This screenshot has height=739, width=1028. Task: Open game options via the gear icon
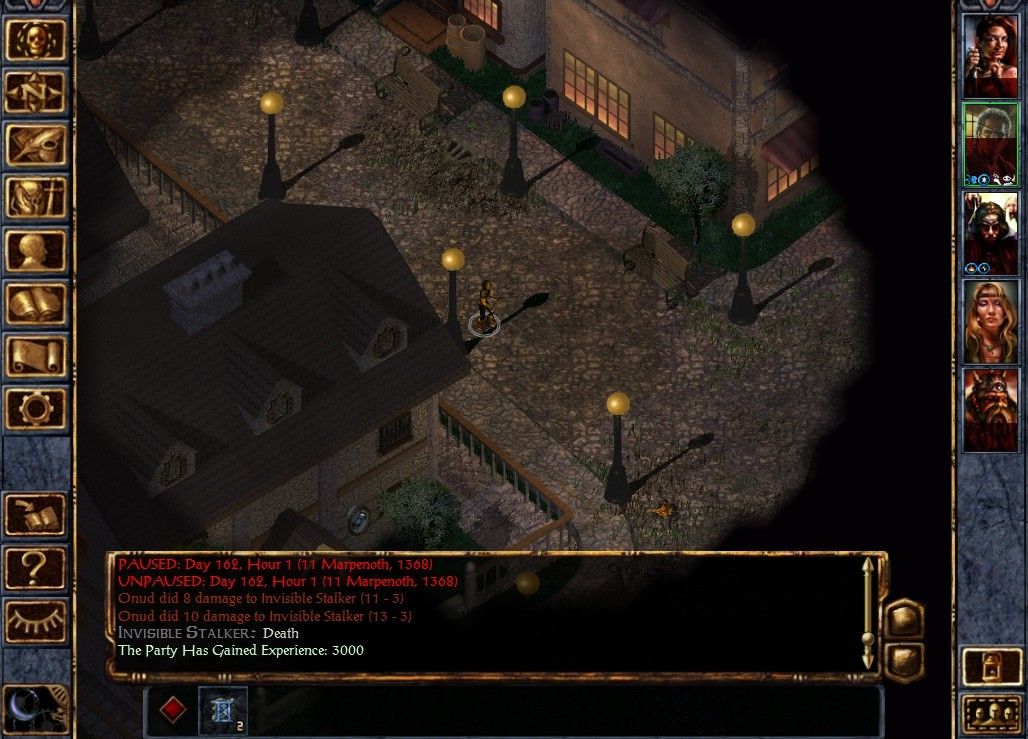tap(36, 408)
